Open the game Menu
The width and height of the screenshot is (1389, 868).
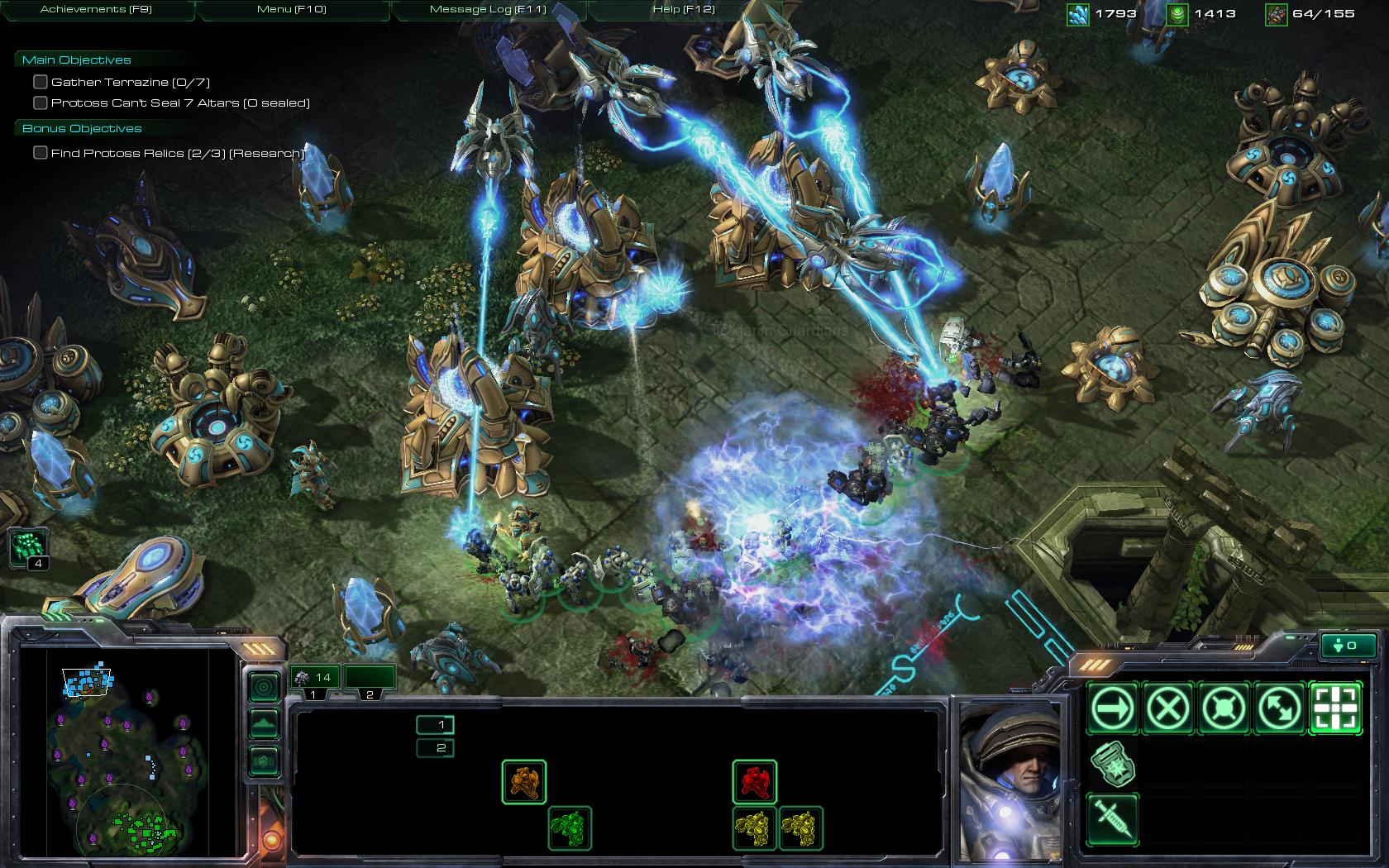[x=291, y=9]
